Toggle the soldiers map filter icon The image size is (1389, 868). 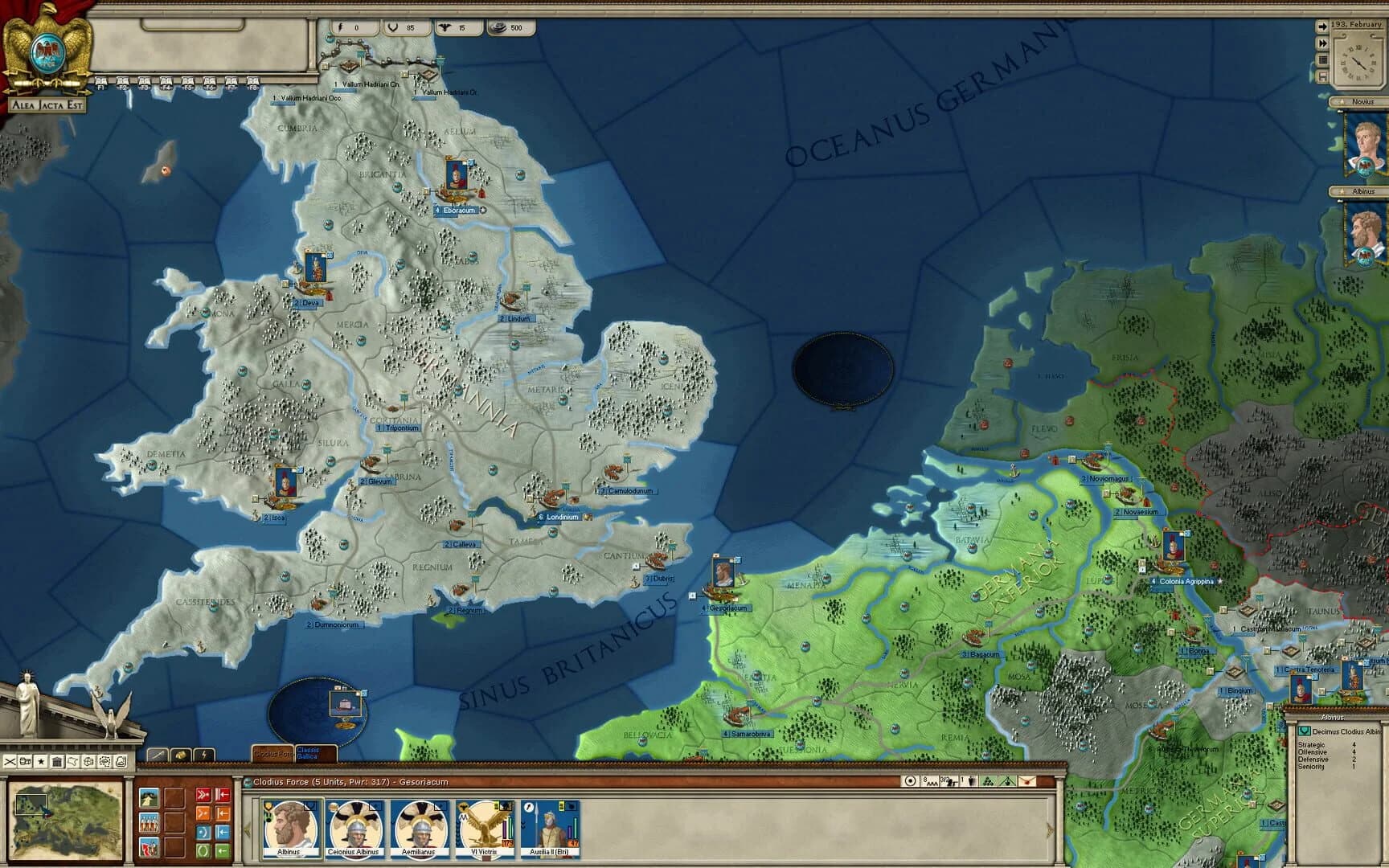(x=149, y=821)
